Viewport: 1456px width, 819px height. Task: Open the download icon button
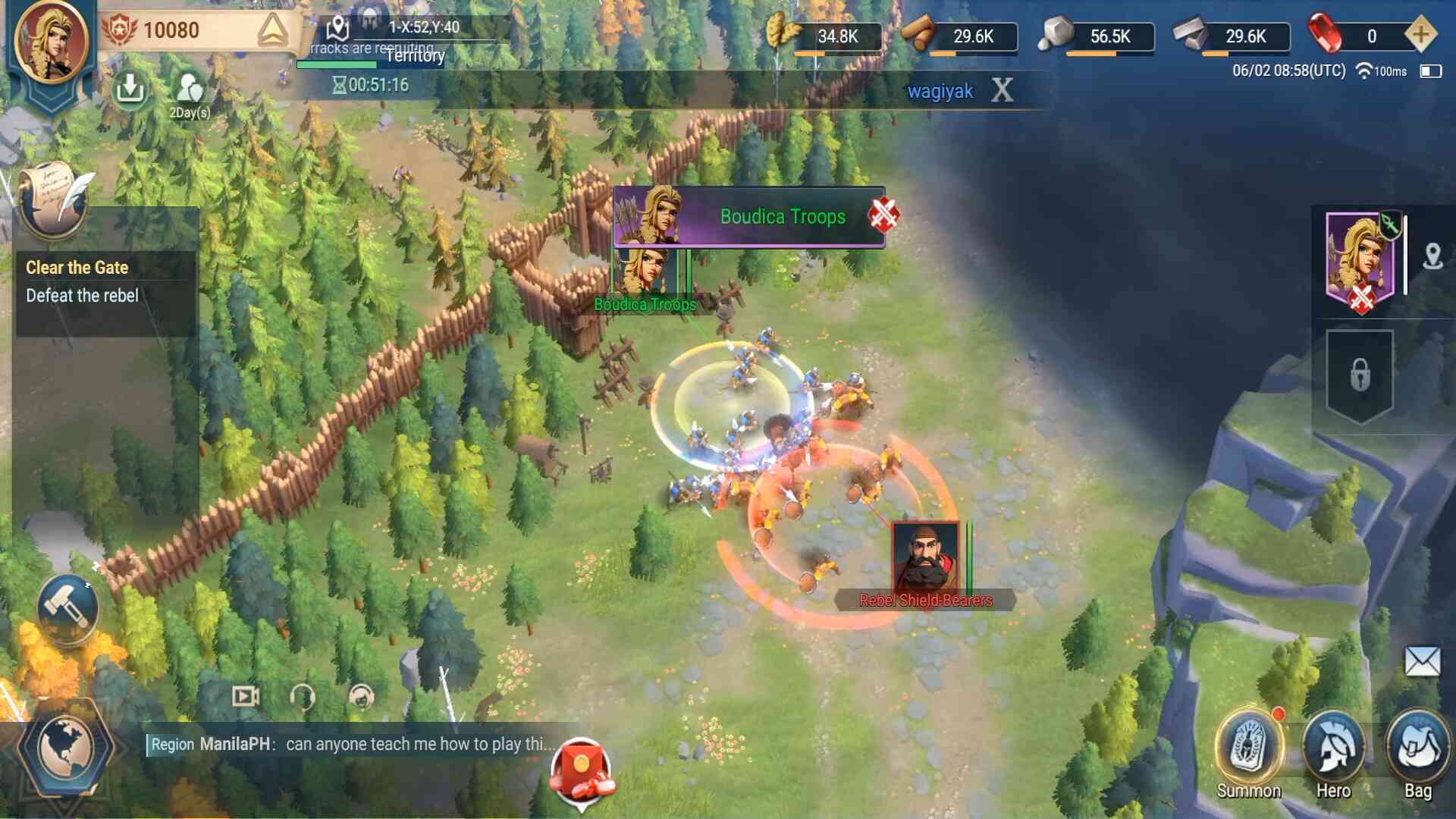point(130,89)
